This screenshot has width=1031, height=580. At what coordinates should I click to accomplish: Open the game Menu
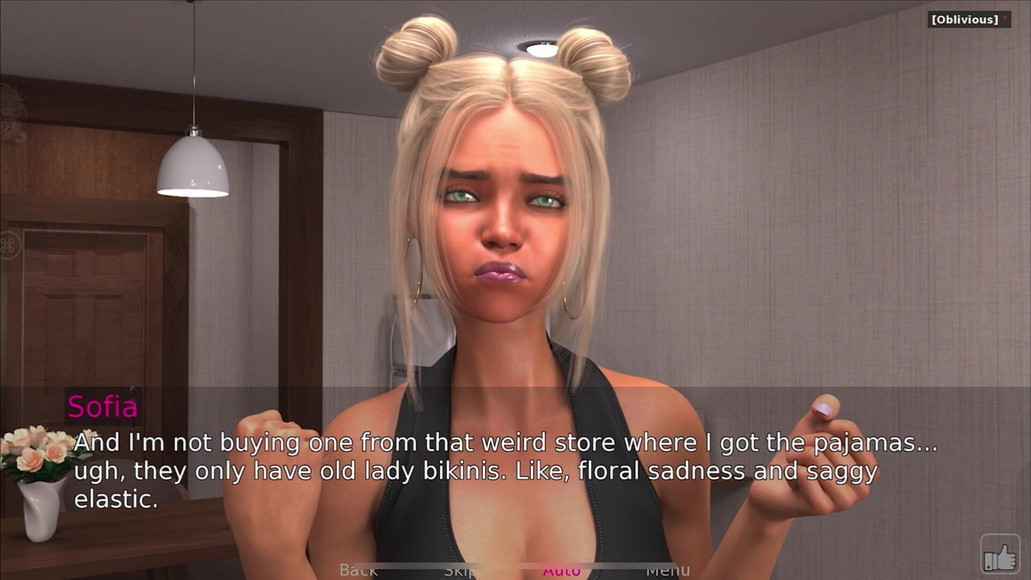coord(667,571)
